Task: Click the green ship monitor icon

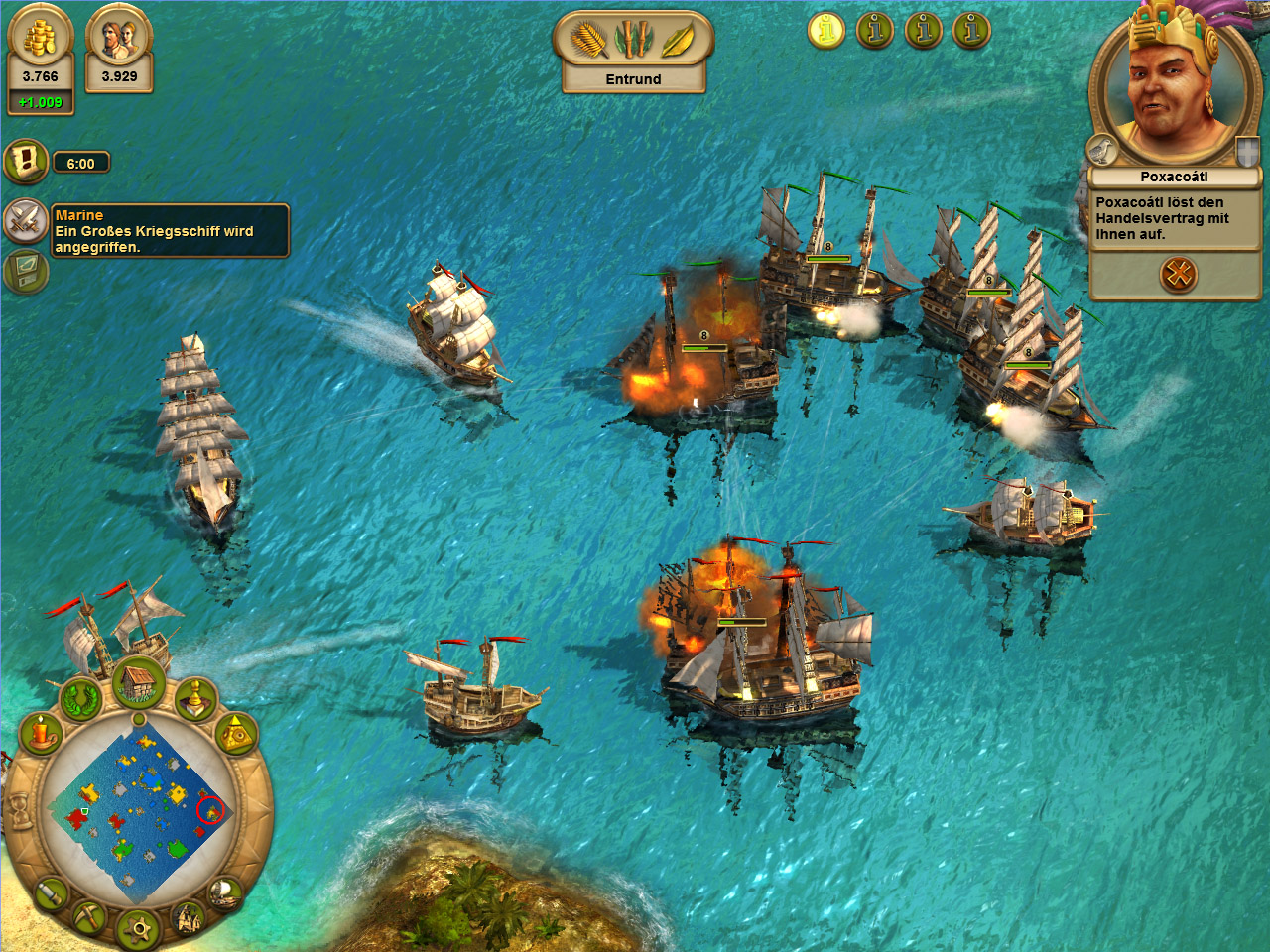Action: tap(24, 271)
